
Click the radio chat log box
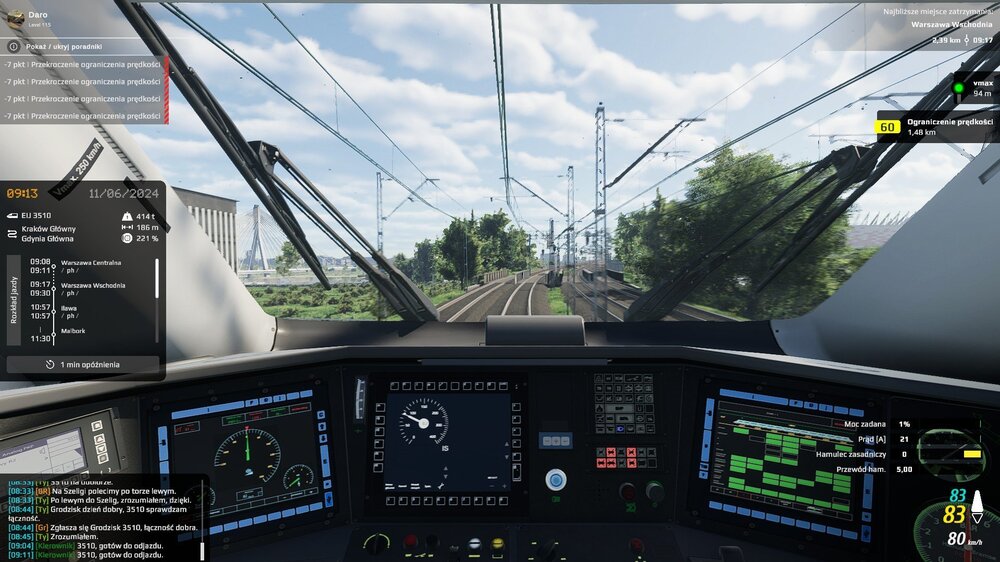[100, 518]
